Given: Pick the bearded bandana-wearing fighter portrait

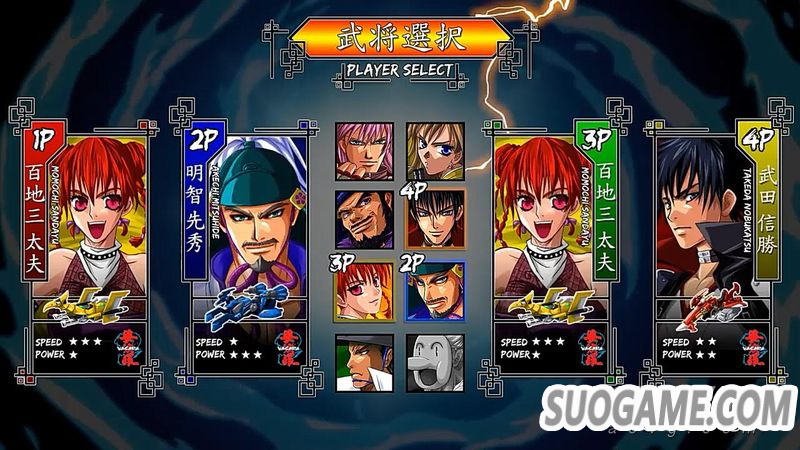Looking at the screenshot, I should [364, 219].
